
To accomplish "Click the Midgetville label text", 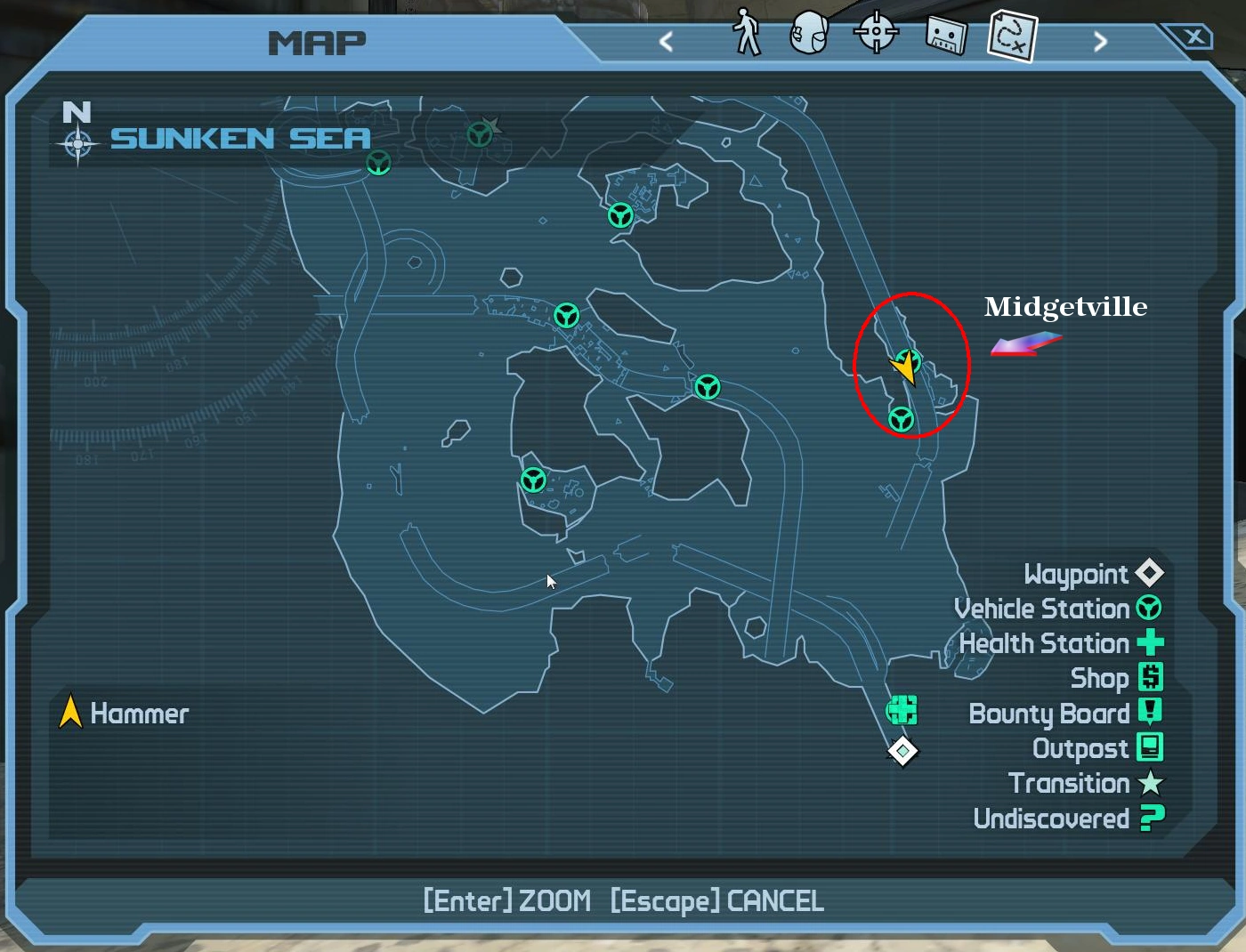I will pyautogui.click(x=1065, y=307).
